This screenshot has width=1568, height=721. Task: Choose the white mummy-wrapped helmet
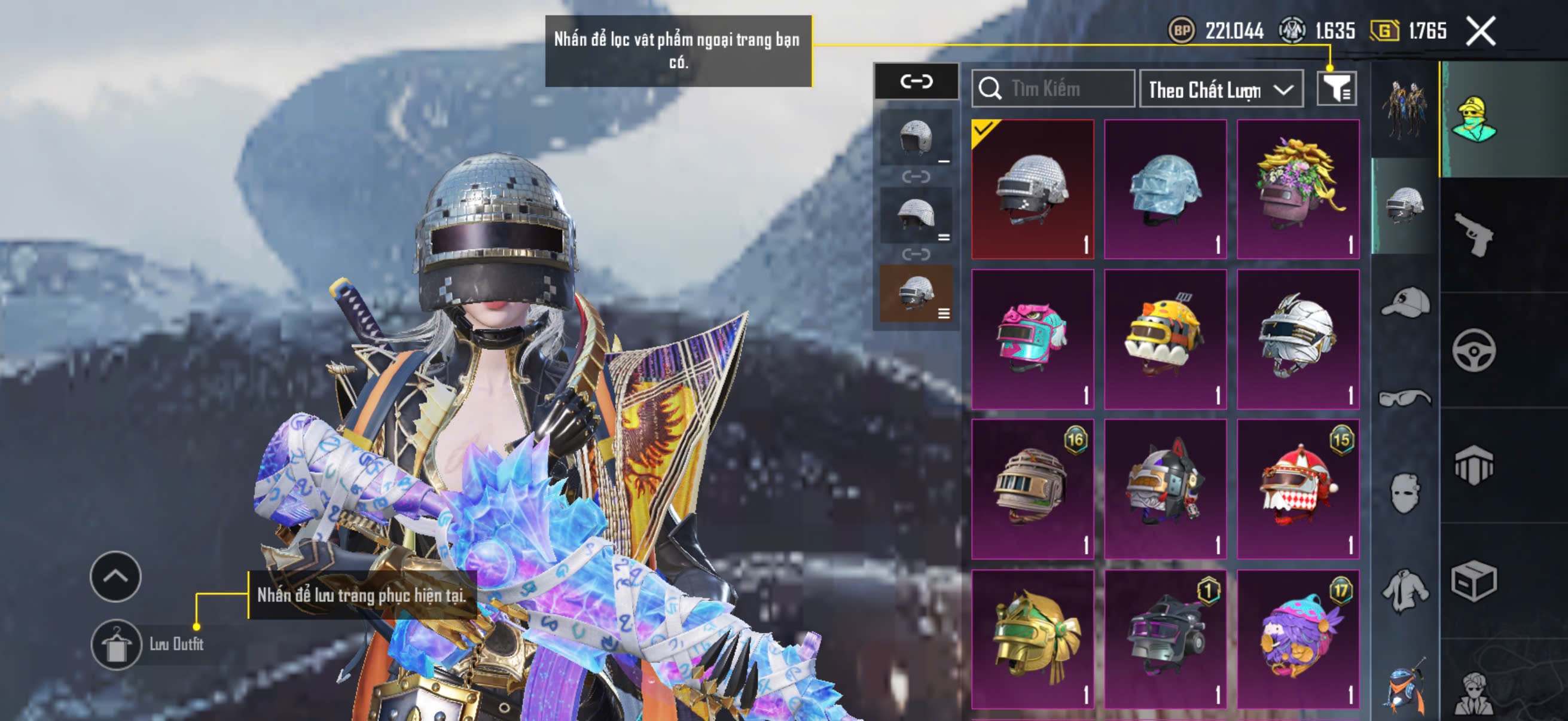coord(1298,339)
